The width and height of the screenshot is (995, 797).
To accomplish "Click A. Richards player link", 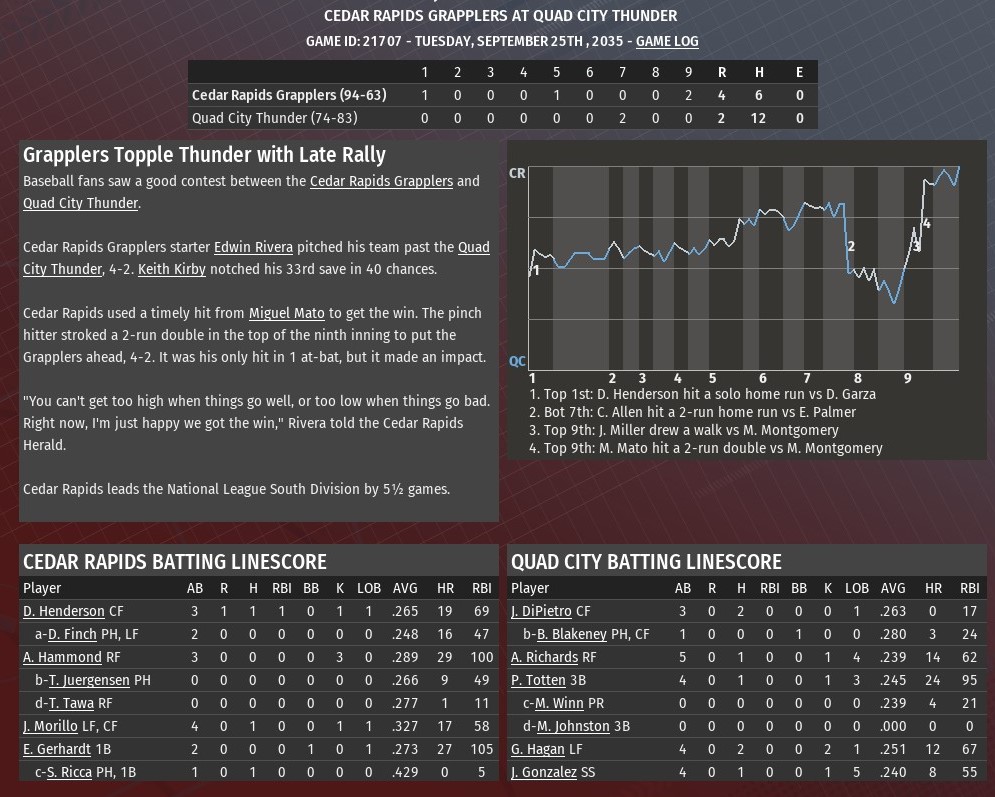I will [544, 657].
